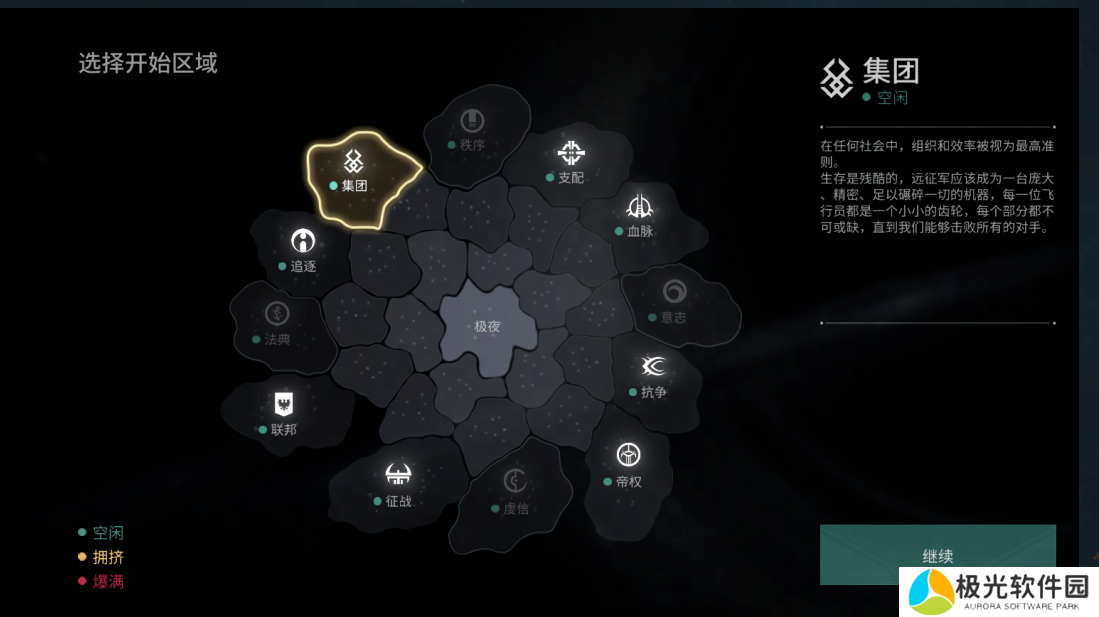Select the 集团 starting region
Viewport: 1099px width, 617px height.
[353, 172]
